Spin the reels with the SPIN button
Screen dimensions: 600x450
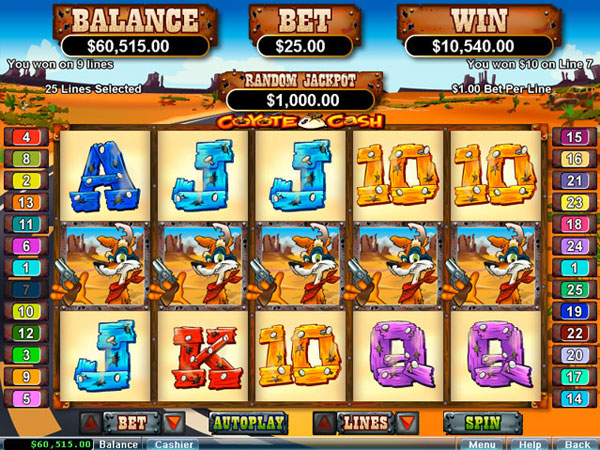pyautogui.click(x=482, y=422)
